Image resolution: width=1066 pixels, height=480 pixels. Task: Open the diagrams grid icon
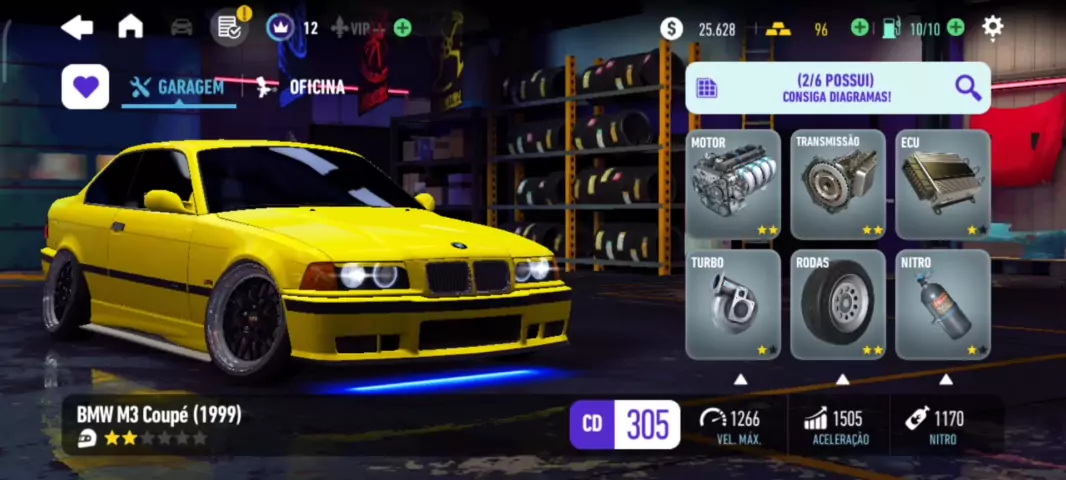point(707,88)
